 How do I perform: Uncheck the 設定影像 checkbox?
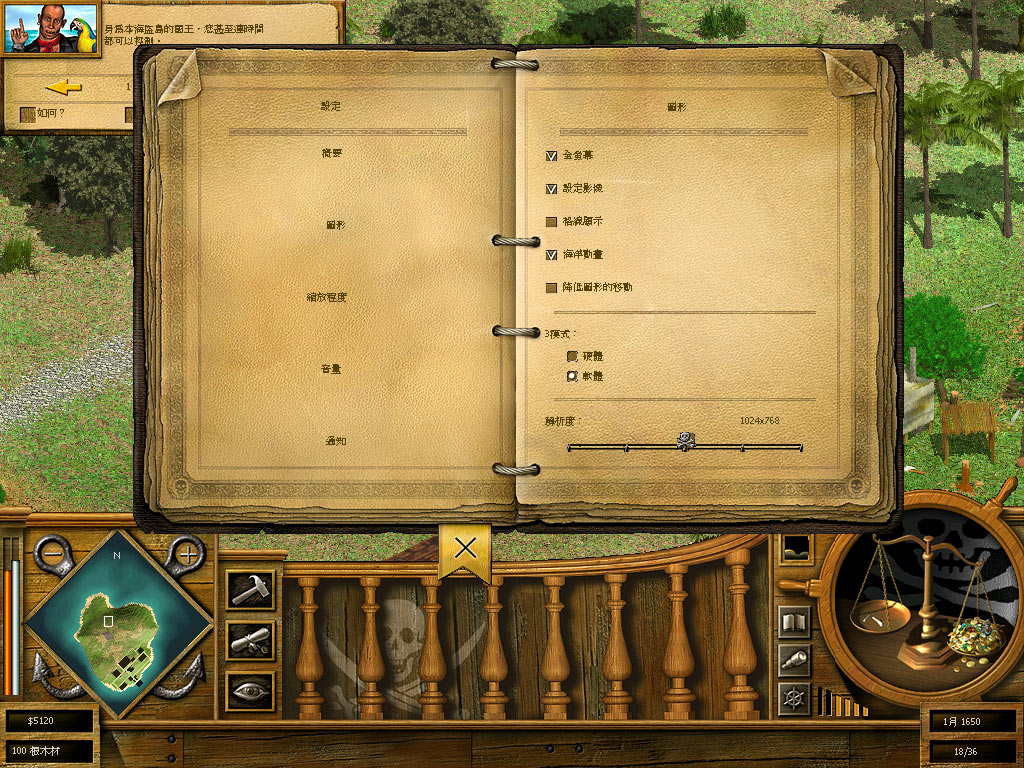pos(551,188)
